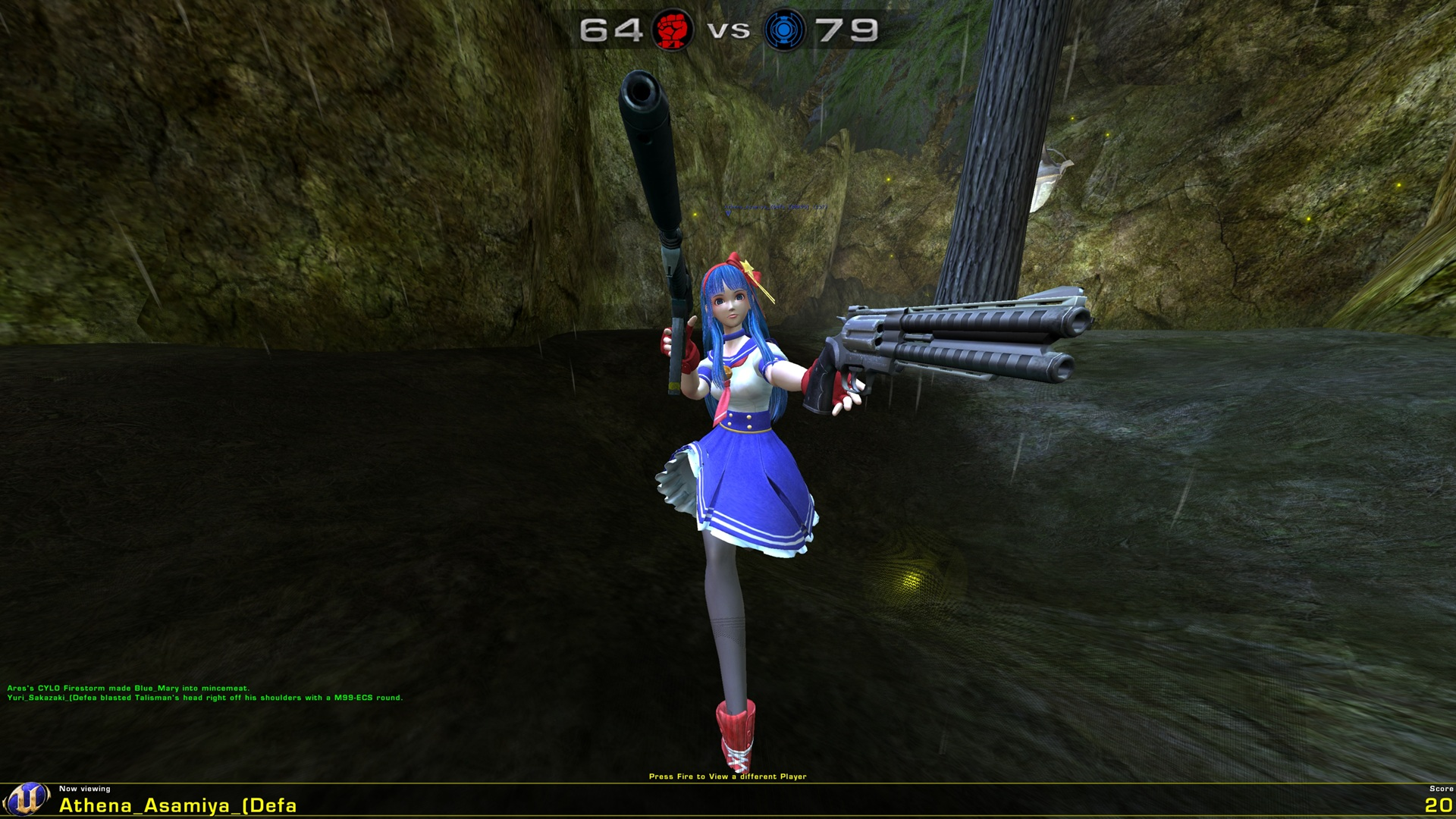
Task: Click the yellow divider bar above the HUD
Action: tap(728, 782)
